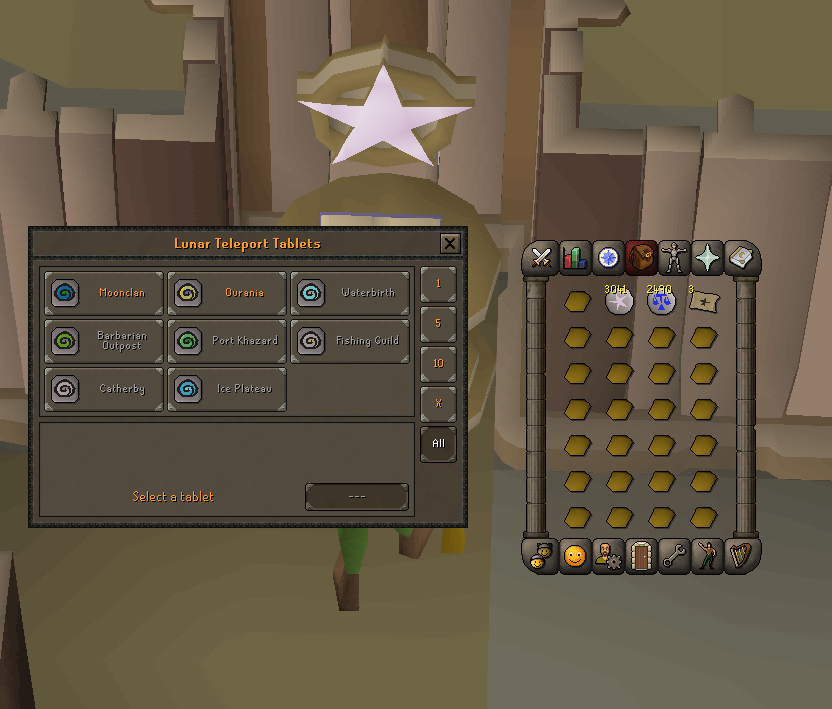
Task: Choose the Port Khazard tablet
Action: (227, 341)
